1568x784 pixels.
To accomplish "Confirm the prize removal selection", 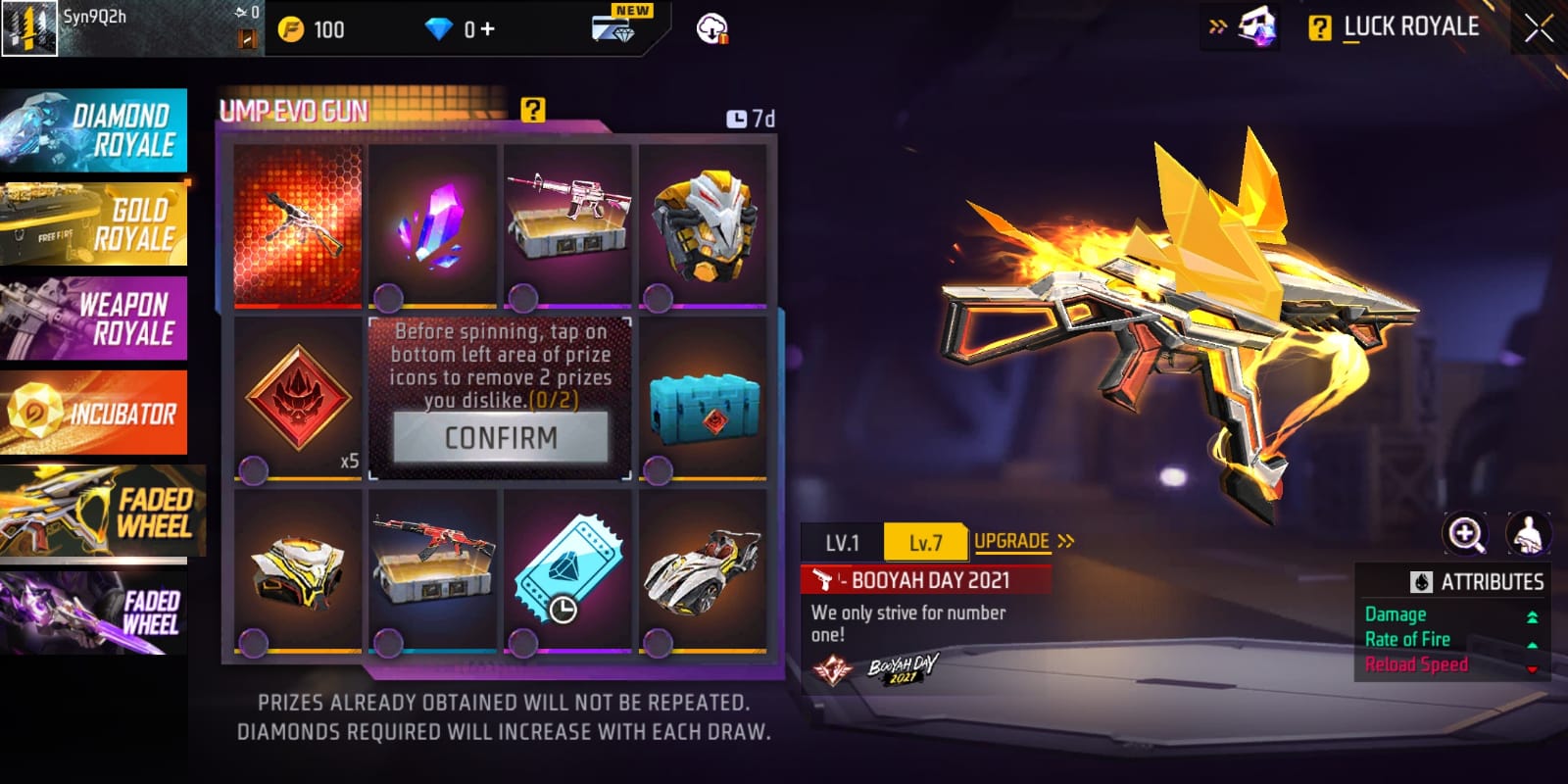I will tap(501, 437).
